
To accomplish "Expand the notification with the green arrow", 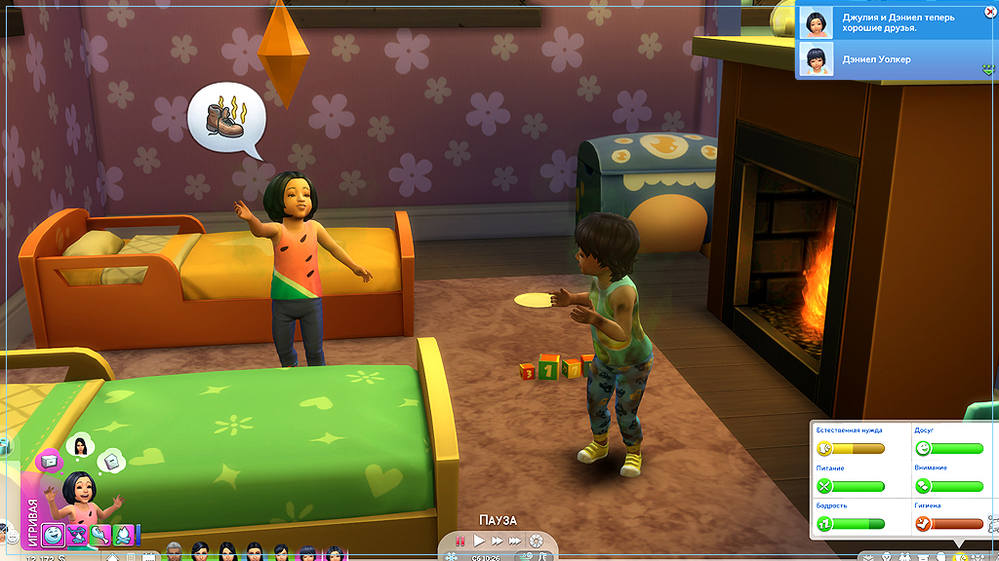I will coord(987,70).
